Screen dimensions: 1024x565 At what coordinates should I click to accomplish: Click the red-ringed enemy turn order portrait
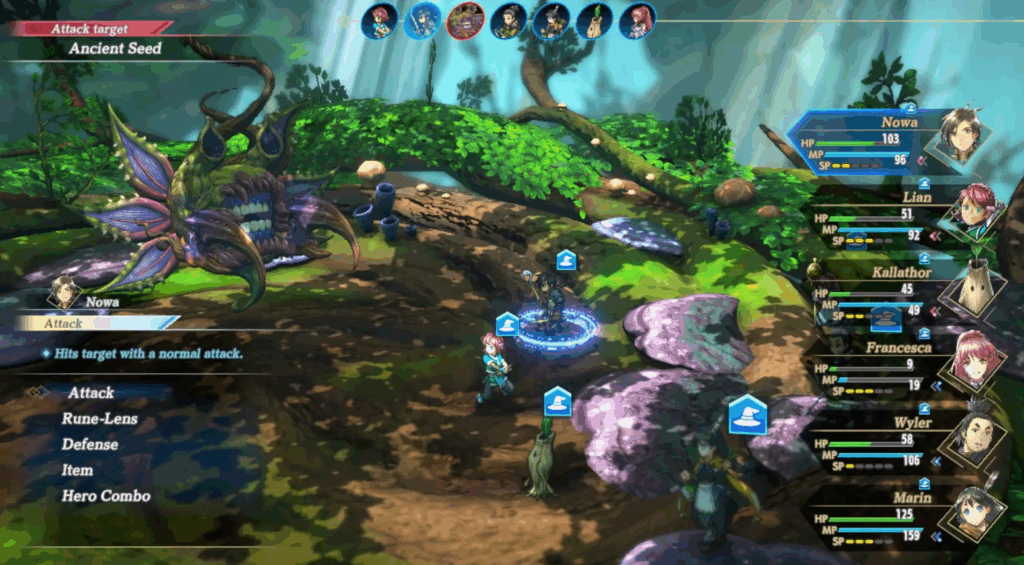click(465, 20)
